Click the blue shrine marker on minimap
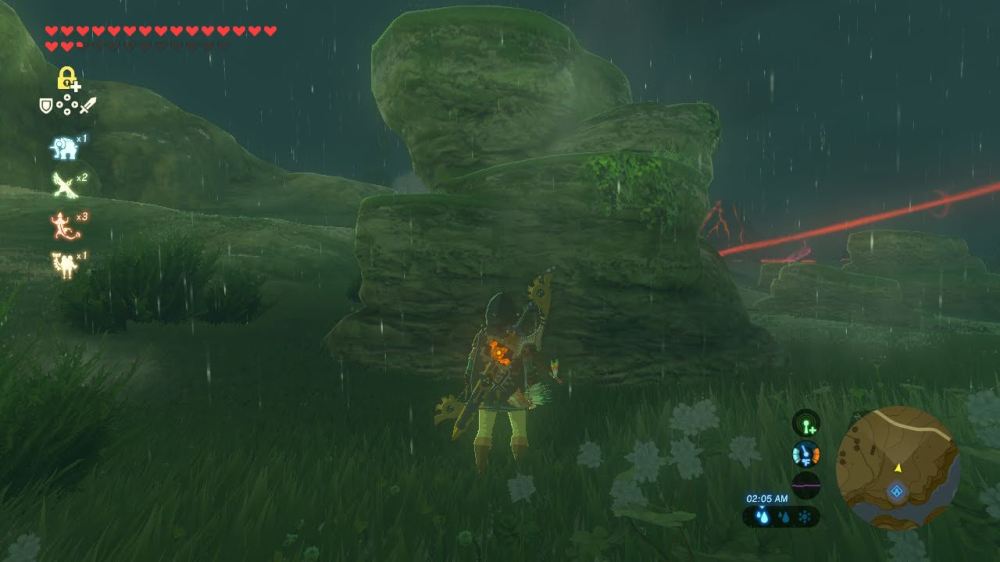Viewport: 1000px width, 562px height. (x=897, y=490)
